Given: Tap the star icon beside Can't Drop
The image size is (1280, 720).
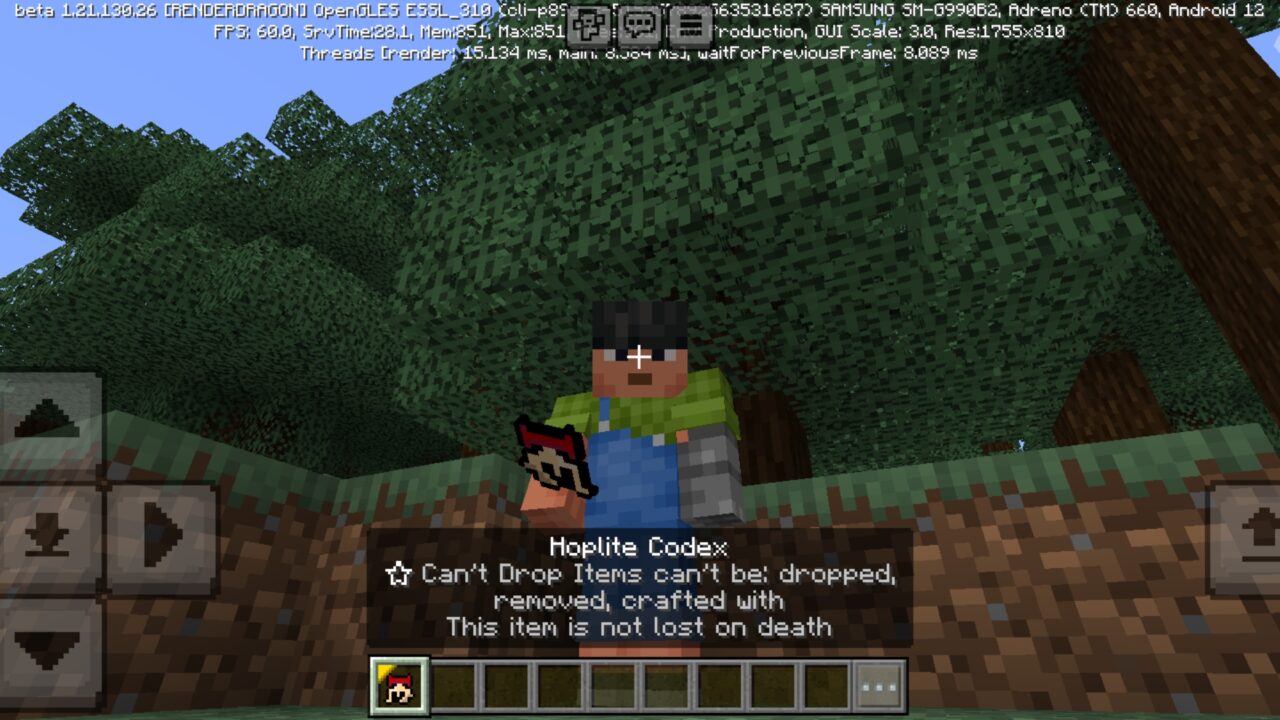Looking at the screenshot, I should click(399, 574).
